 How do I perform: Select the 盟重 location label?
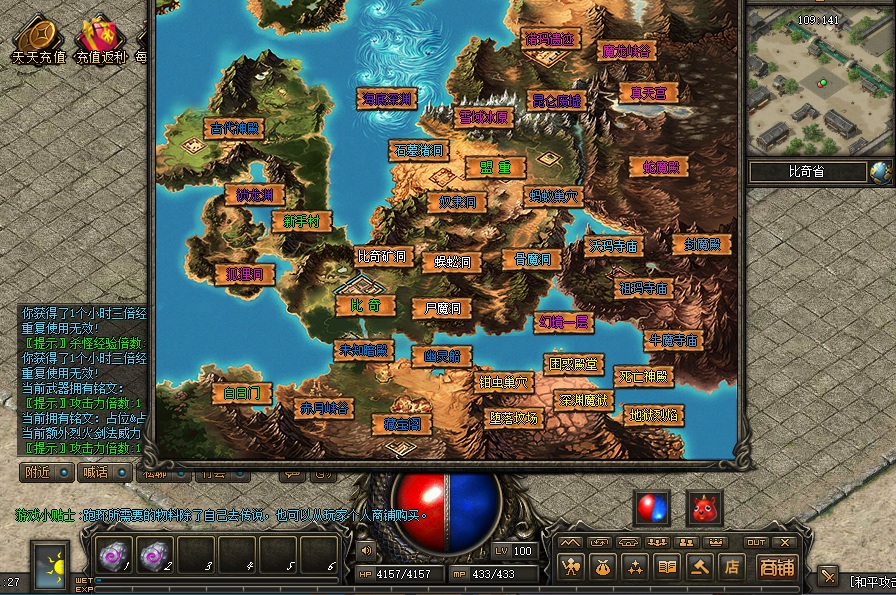[495, 168]
